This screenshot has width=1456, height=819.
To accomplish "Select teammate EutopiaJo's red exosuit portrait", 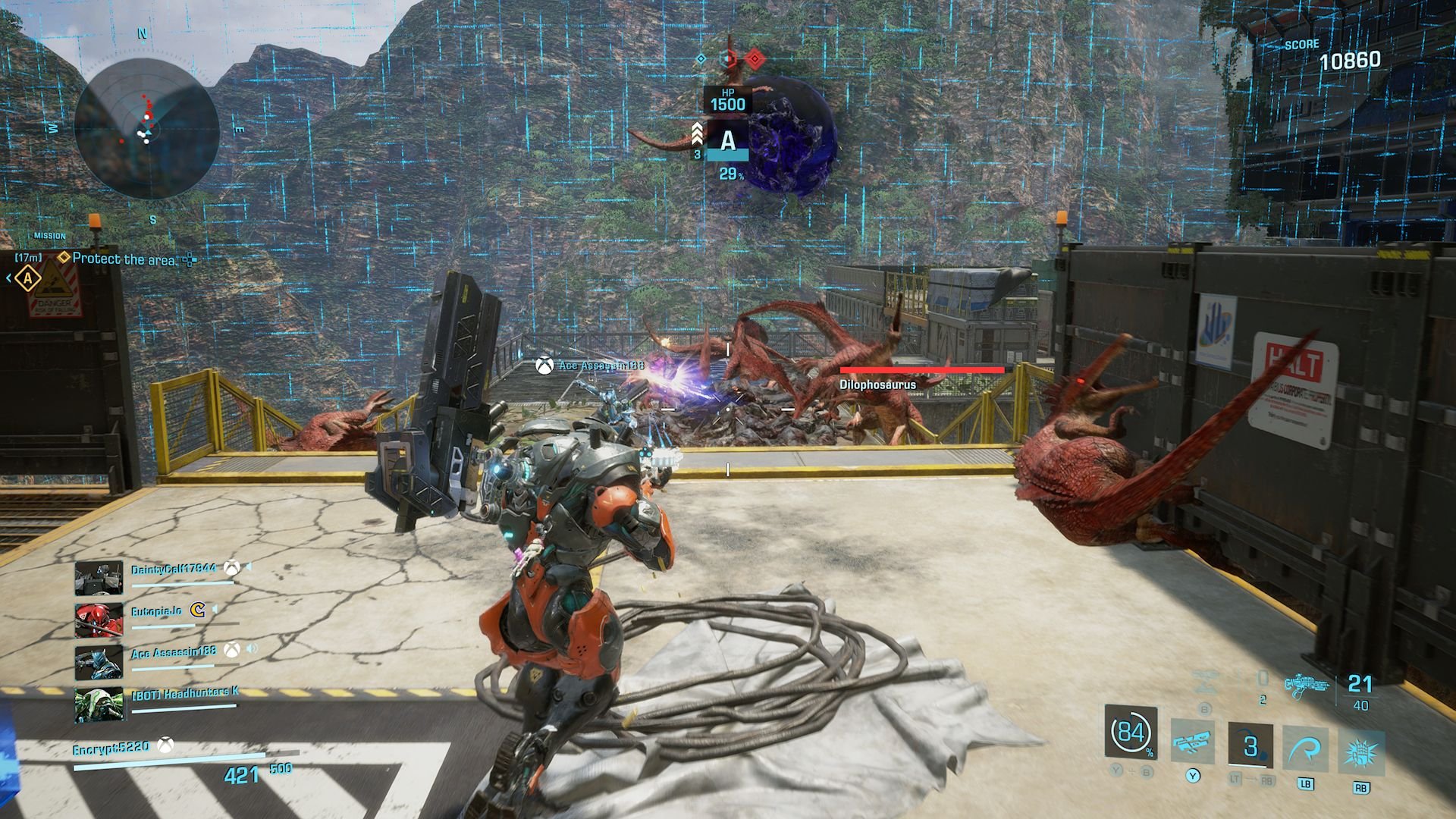I will click(99, 620).
